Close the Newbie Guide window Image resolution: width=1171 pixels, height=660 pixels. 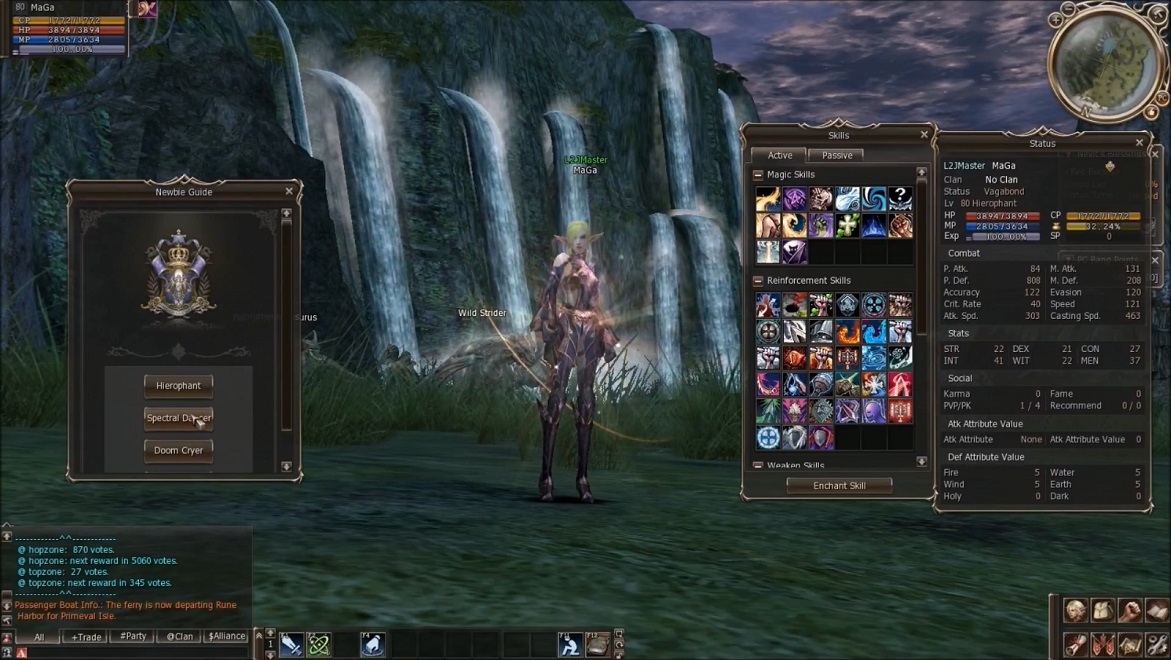pyautogui.click(x=289, y=191)
